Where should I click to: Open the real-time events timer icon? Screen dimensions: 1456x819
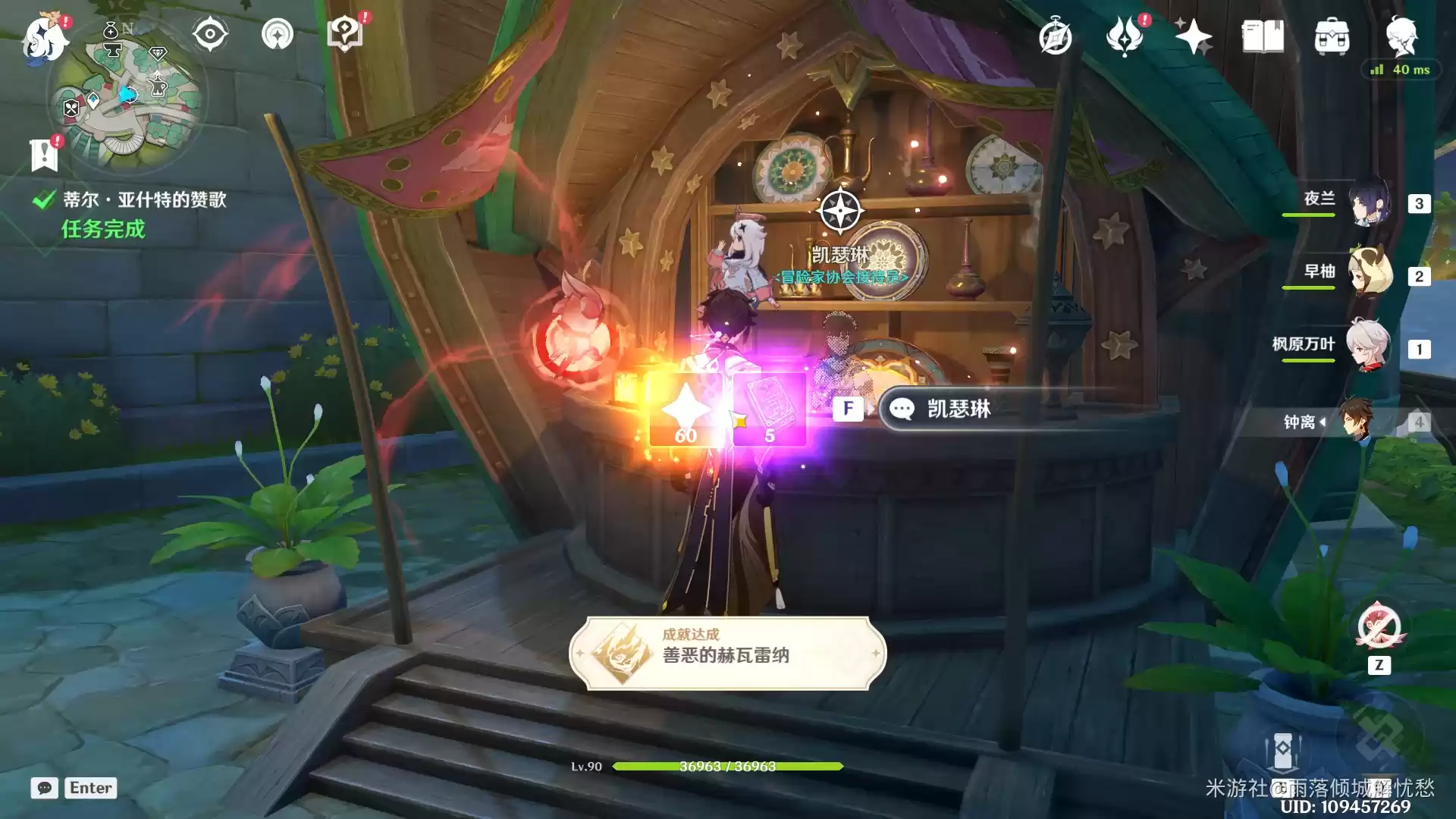click(1056, 34)
